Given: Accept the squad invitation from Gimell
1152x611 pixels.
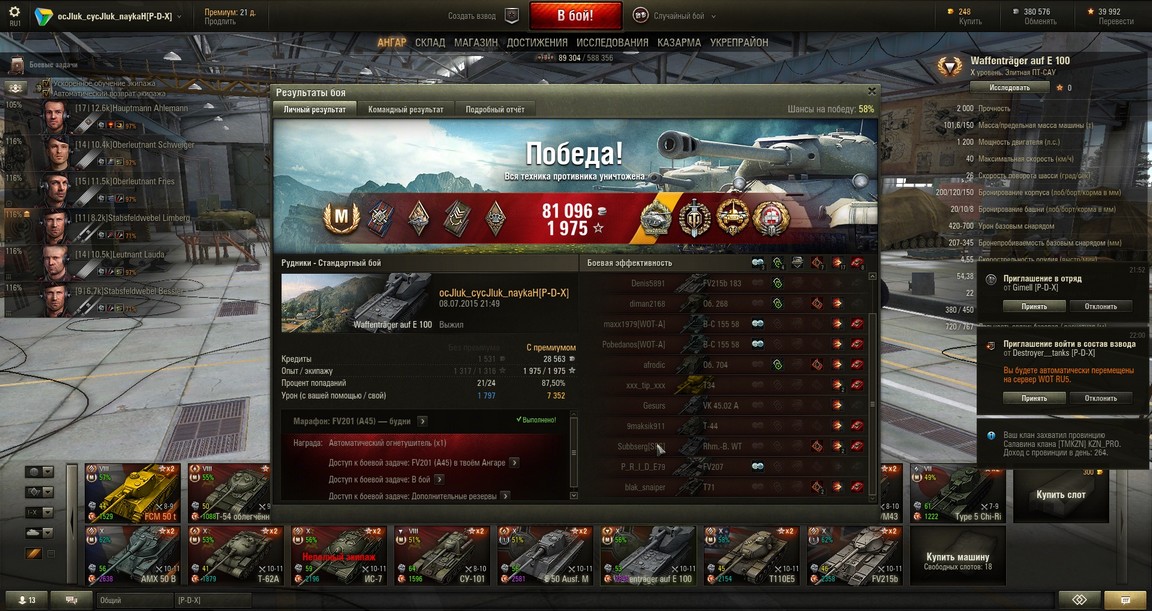Looking at the screenshot, I should (x=1034, y=306).
